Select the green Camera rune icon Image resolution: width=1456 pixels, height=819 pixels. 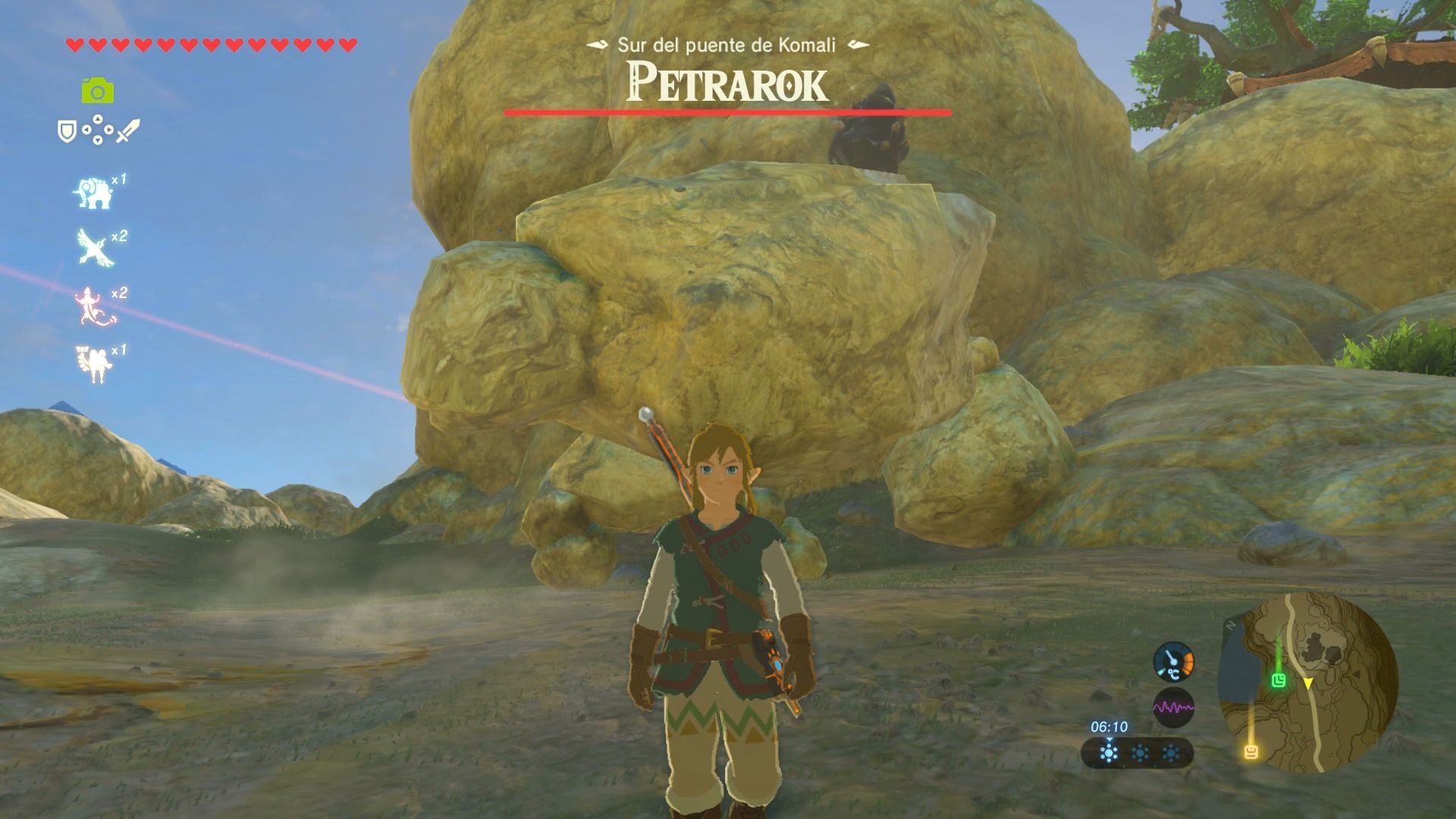point(98,92)
